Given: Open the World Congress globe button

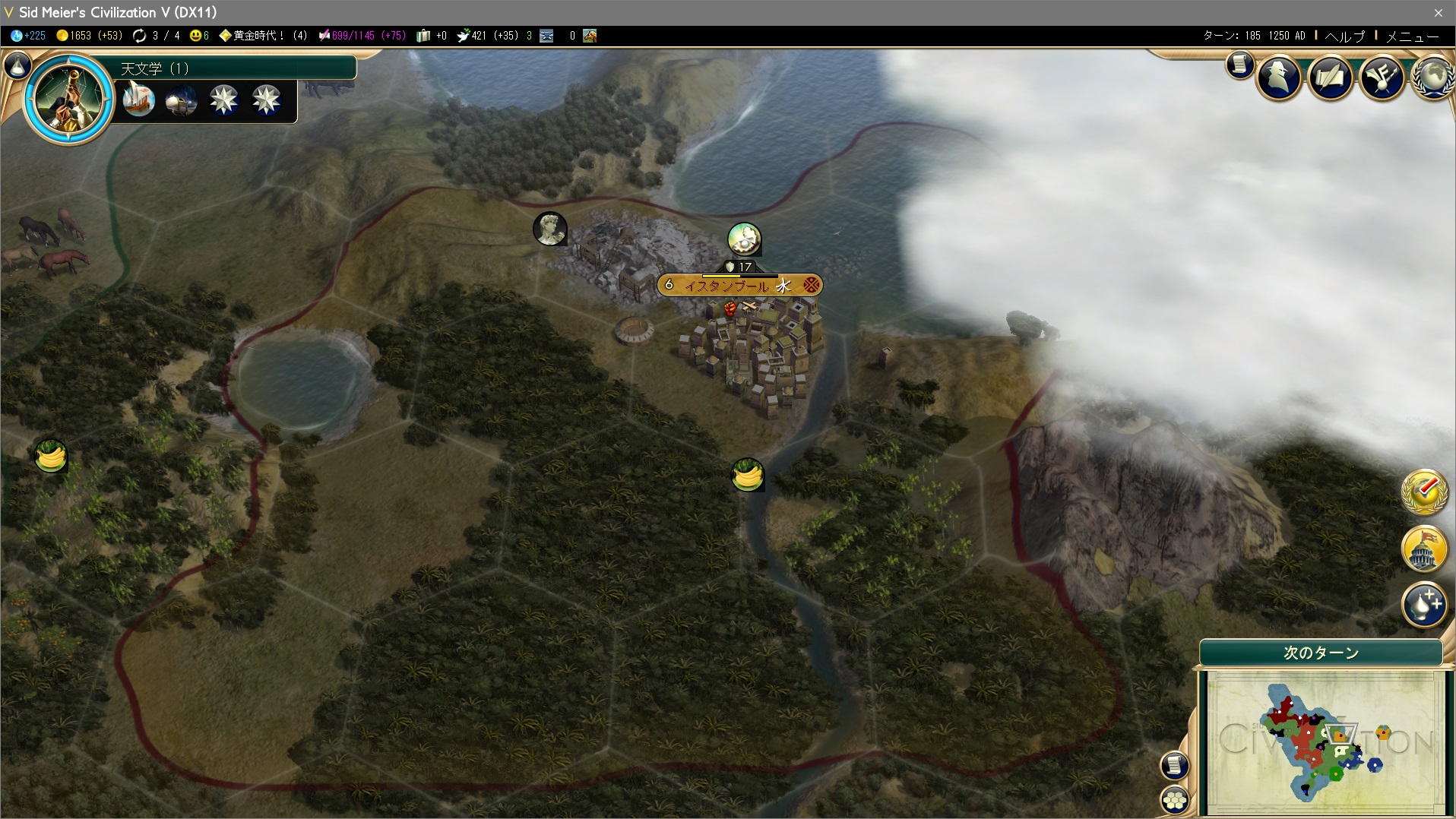Looking at the screenshot, I should [1432, 77].
